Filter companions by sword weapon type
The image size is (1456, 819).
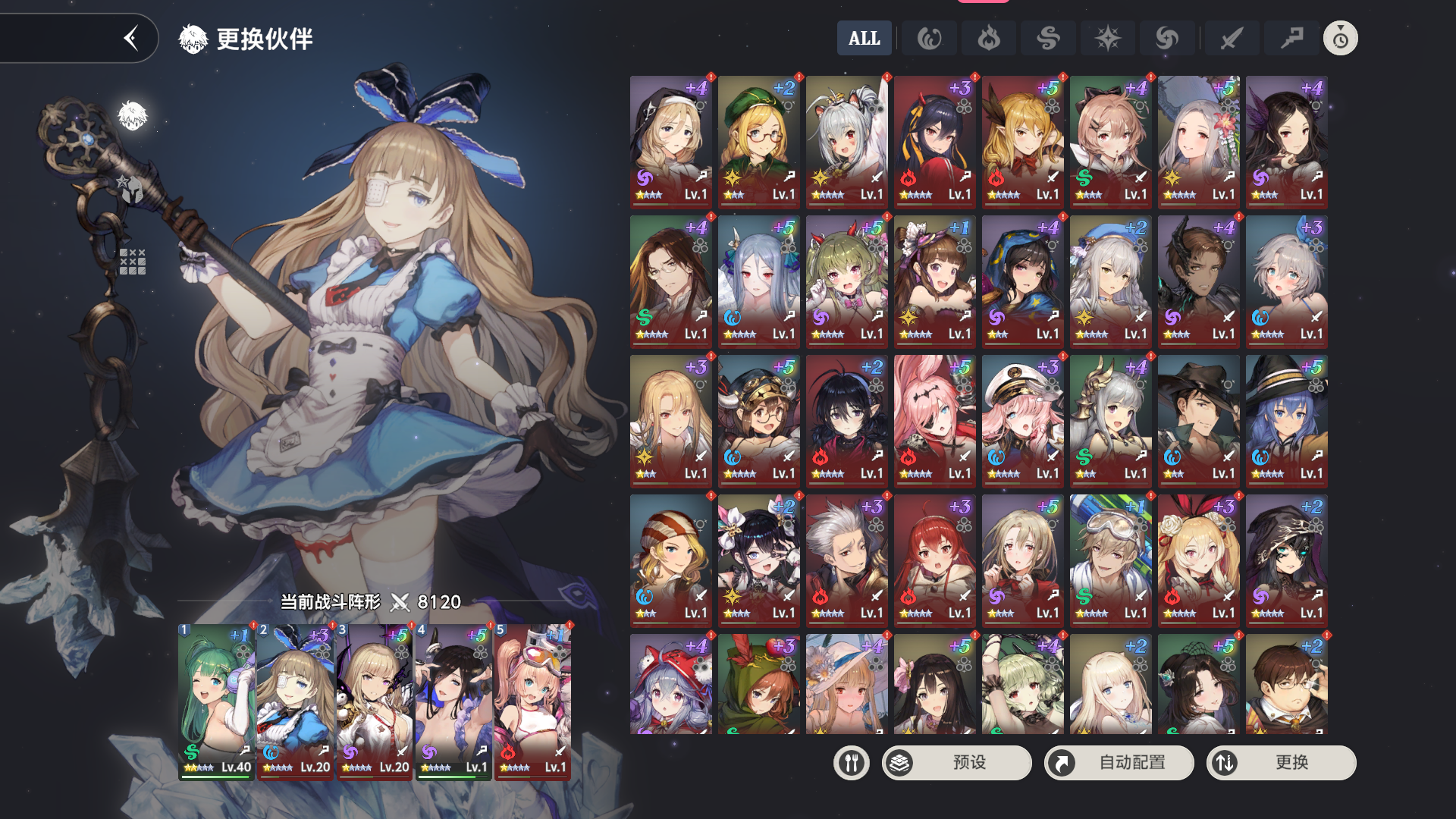[1232, 38]
